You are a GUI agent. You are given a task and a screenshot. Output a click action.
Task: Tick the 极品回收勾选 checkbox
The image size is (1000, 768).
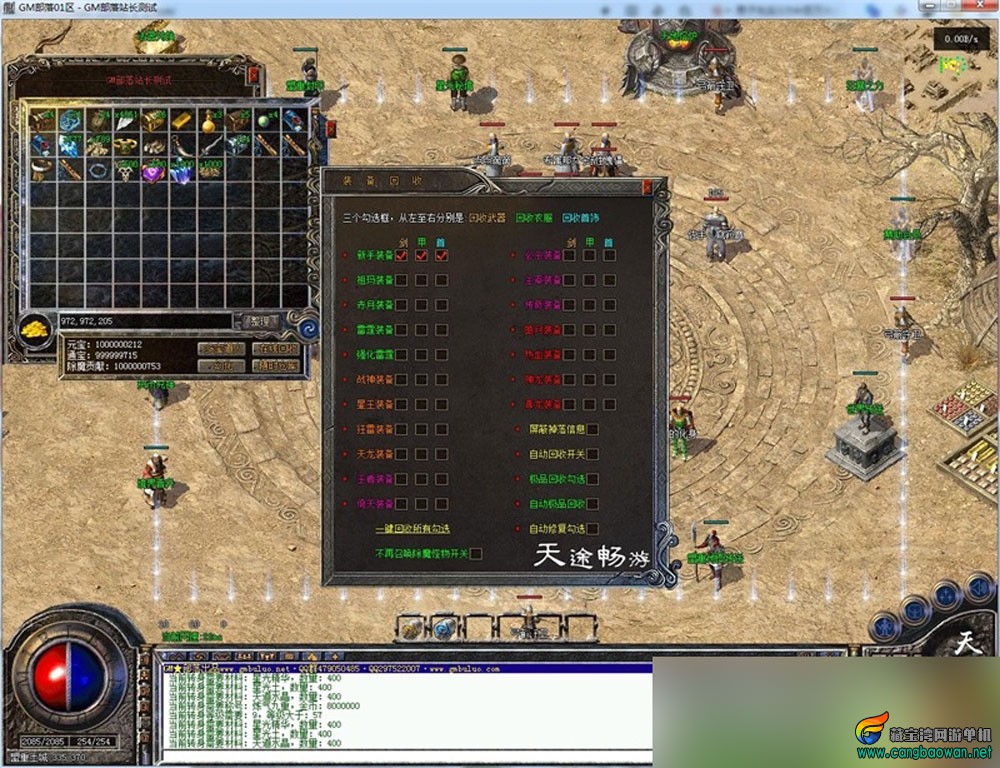click(593, 479)
